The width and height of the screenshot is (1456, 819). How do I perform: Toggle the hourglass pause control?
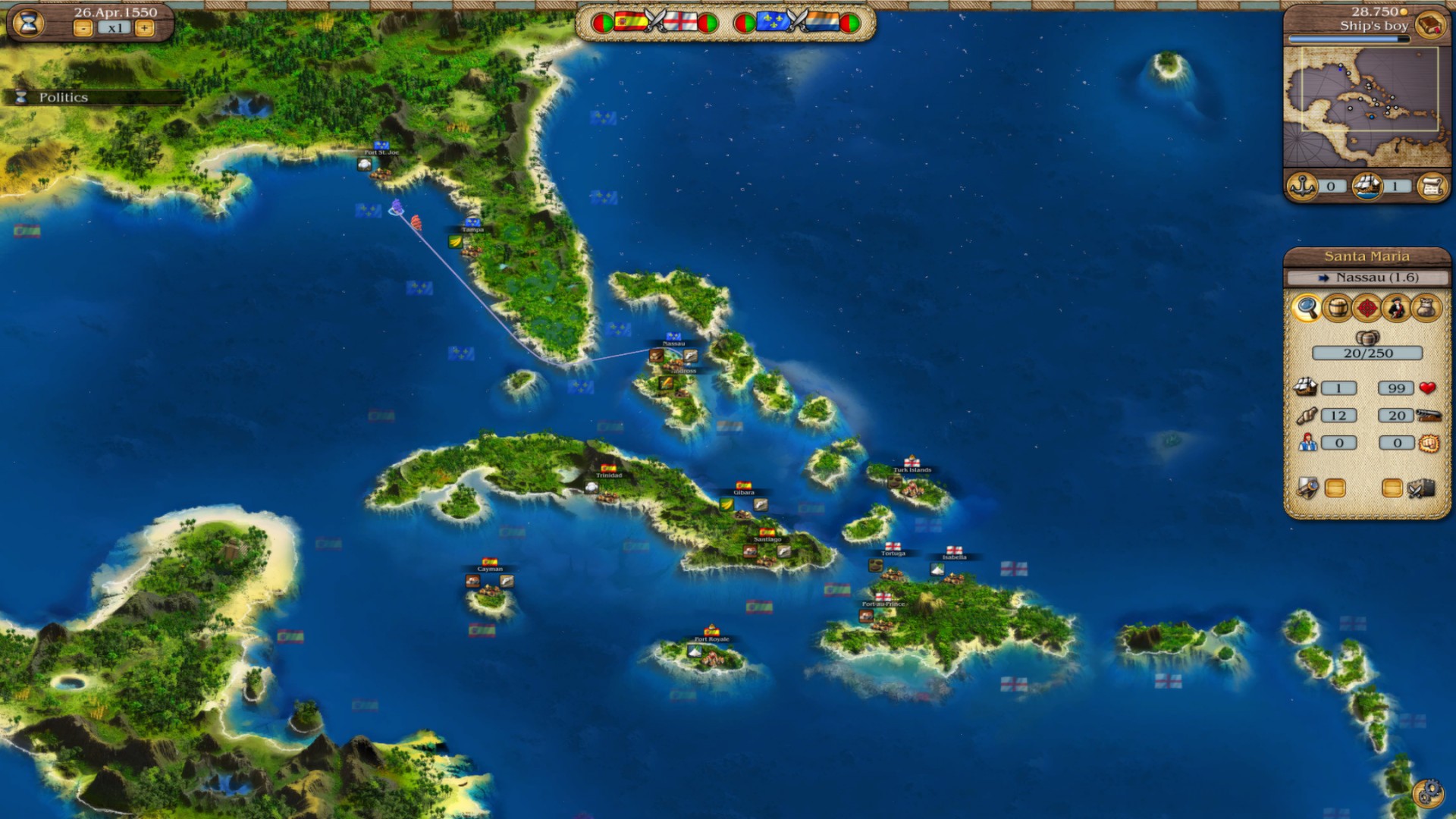point(28,24)
